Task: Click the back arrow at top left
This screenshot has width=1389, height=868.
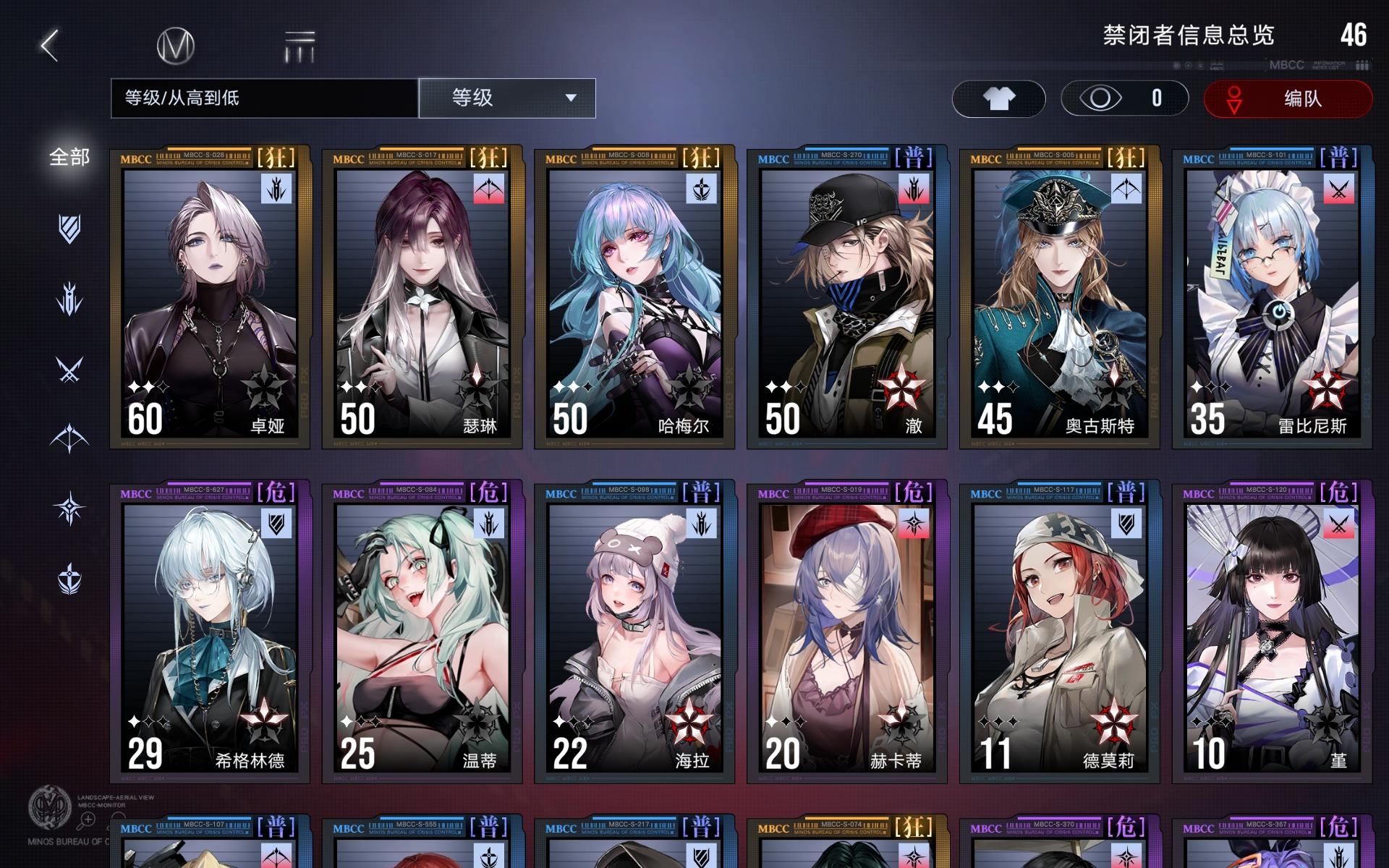Action: pos(46,45)
